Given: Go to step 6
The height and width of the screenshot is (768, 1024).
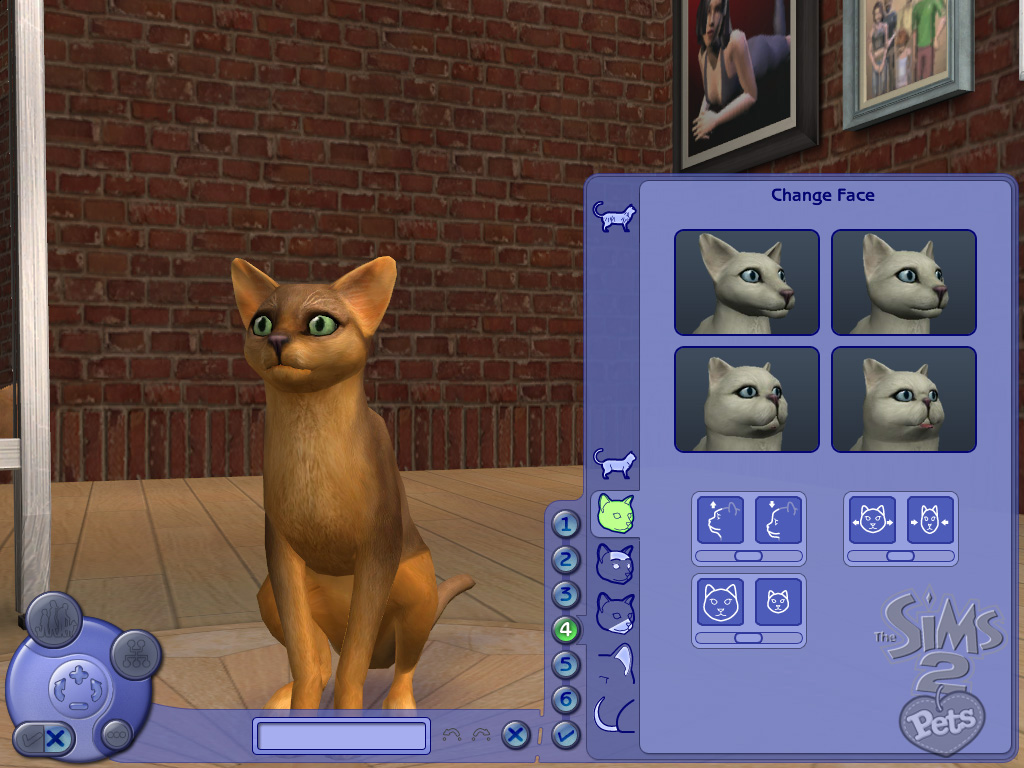Looking at the screenshot, I should pos(566,700).
